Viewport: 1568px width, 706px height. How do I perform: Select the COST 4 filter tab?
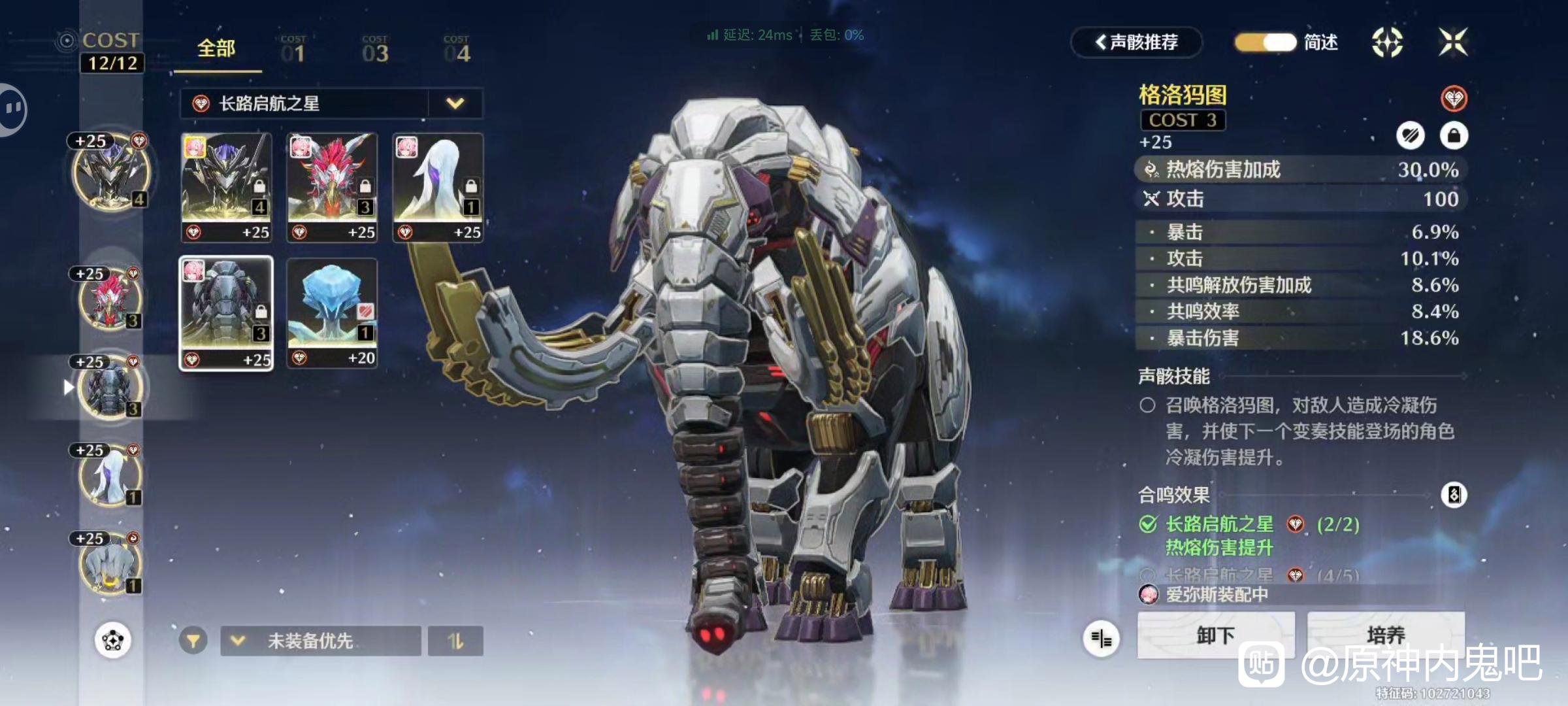click(457, 50)
